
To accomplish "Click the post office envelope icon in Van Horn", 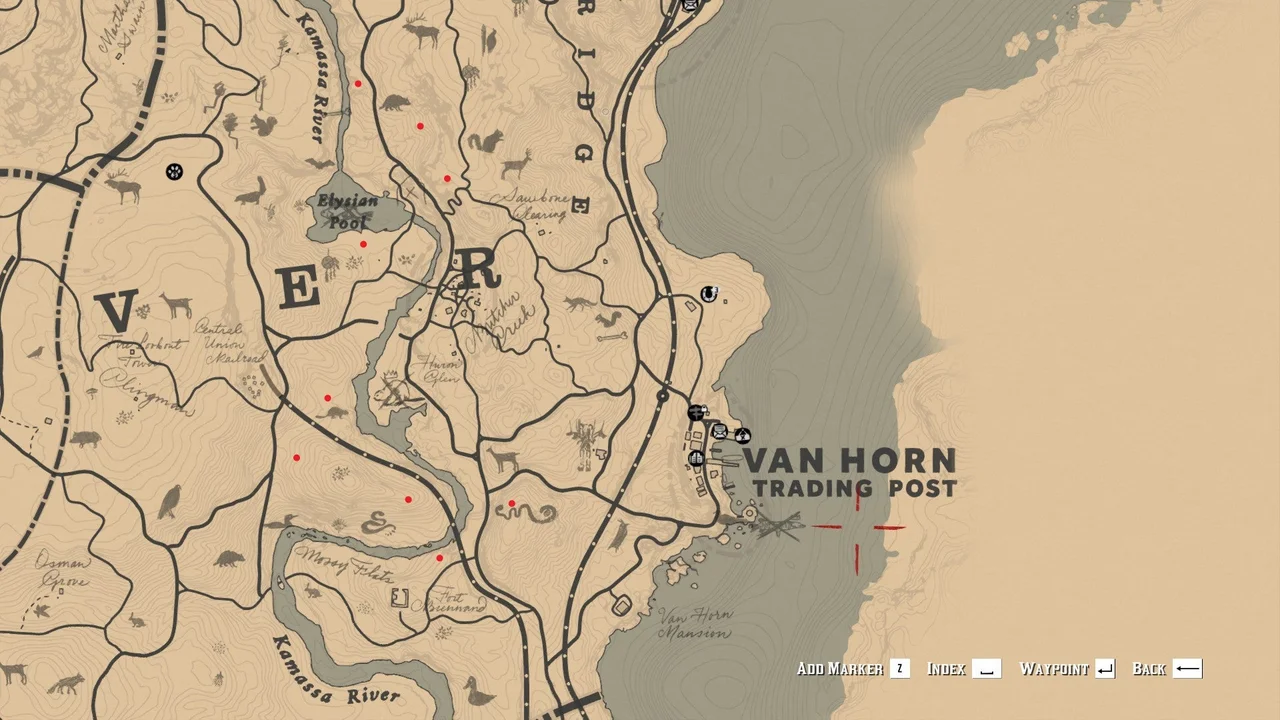I will [x=719, y=434].
